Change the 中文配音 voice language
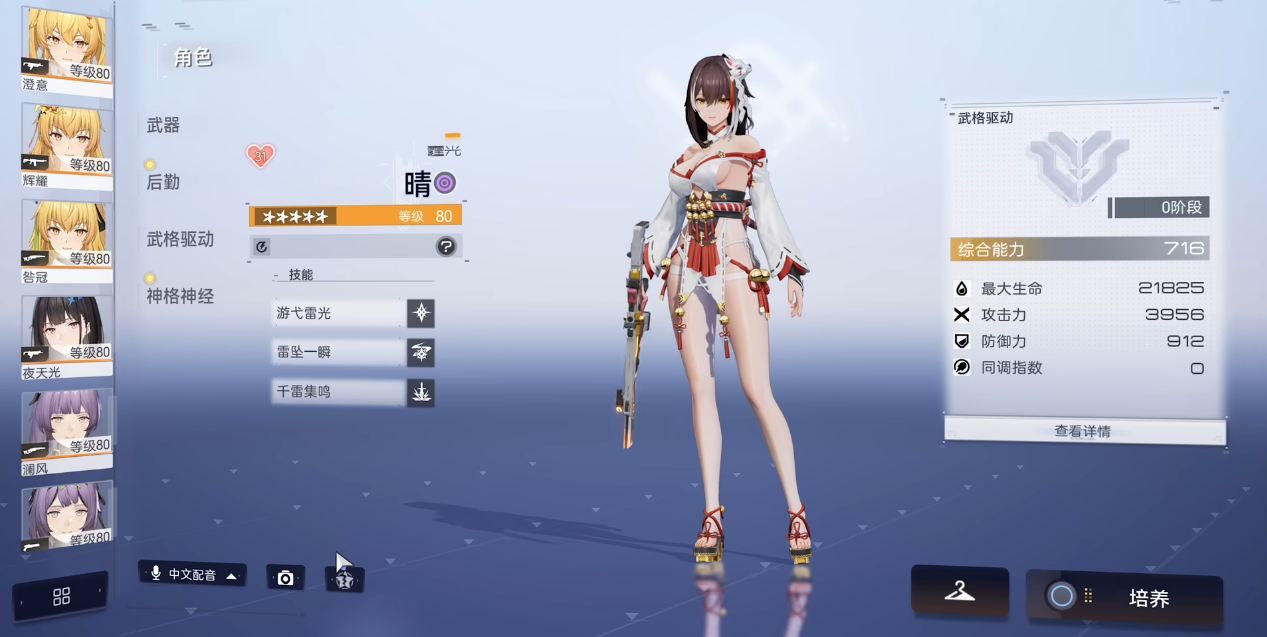 pyautogui.click(x=192, y=575)
